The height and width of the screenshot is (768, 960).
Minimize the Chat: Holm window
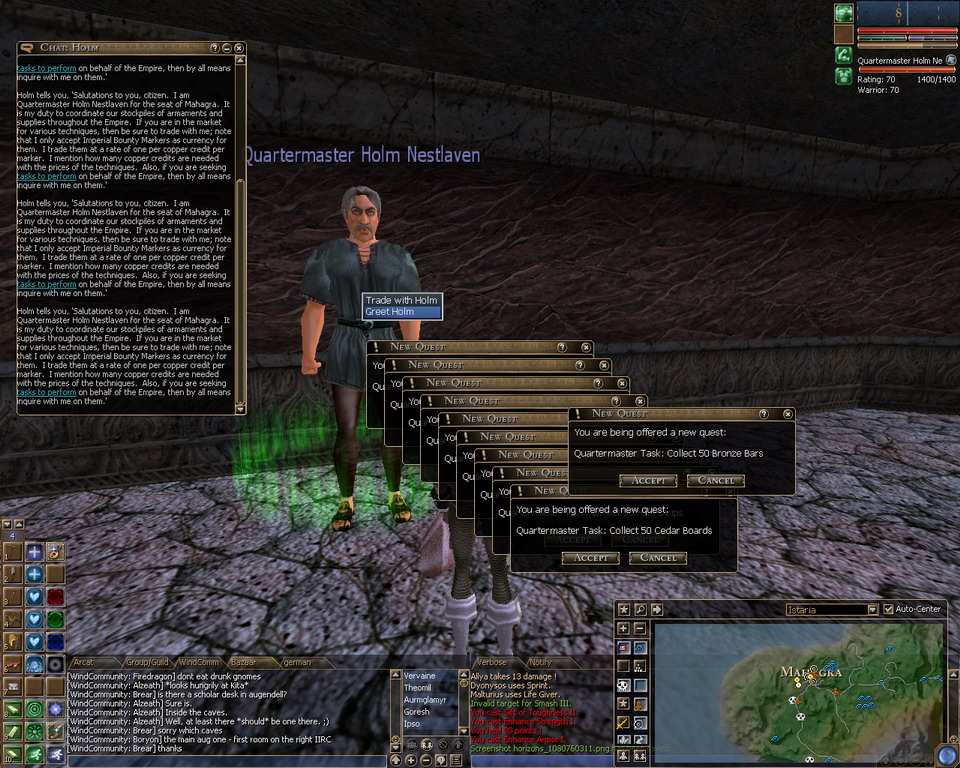coord(227,48)
